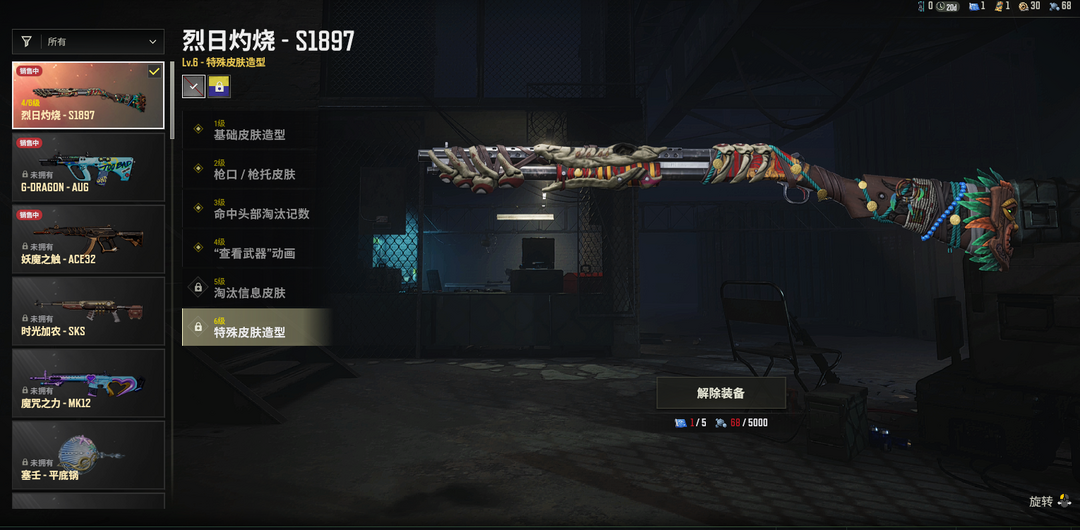This screenshot has height=530, width=1080.
Task: Select level 6 特殊皮肤造型
Action: 256,327
